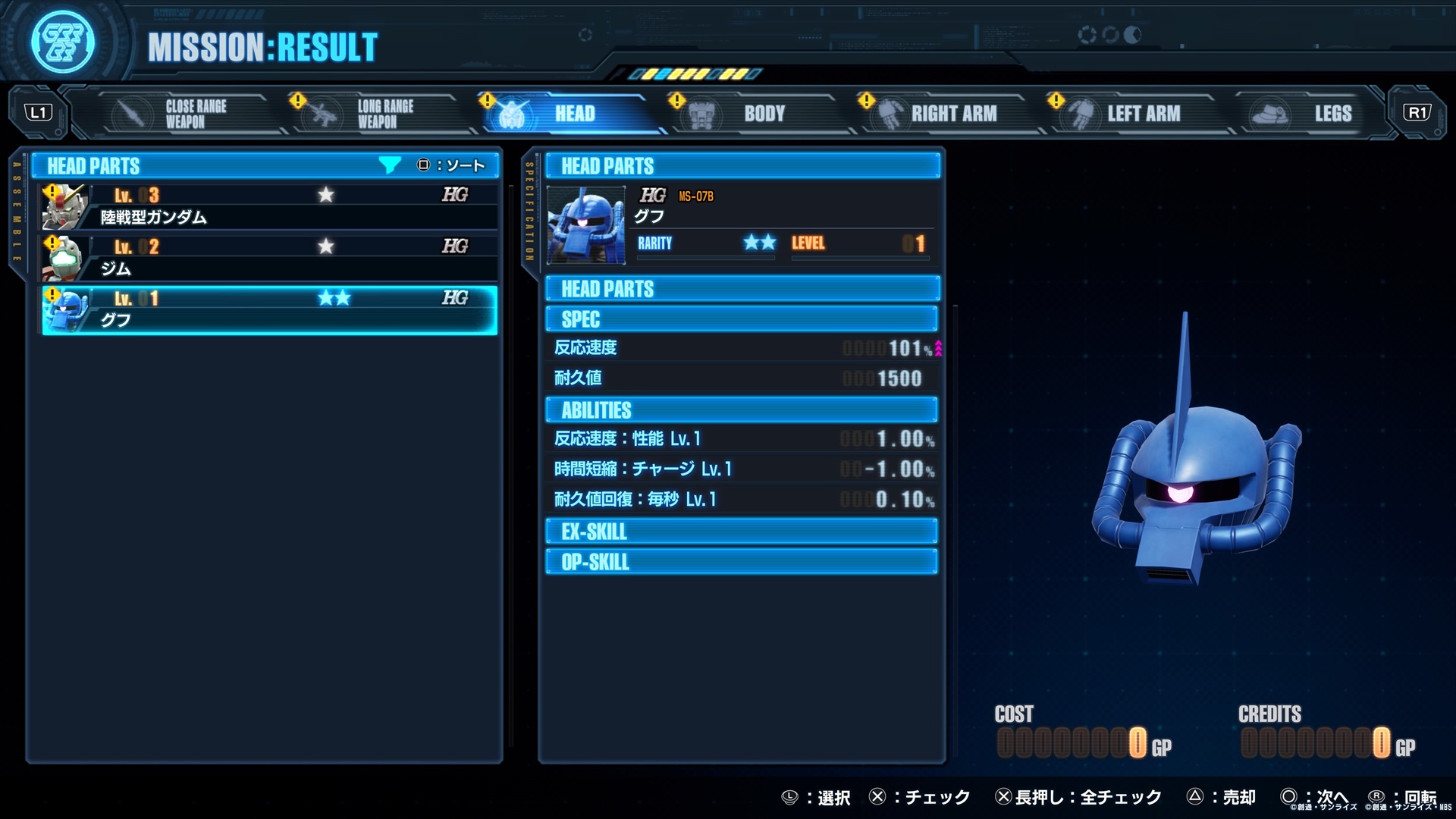The height and width of the screenshot is (819, 1456).
Task: Expand the EX-SKILL section header
Action: [x=741, y=532]
